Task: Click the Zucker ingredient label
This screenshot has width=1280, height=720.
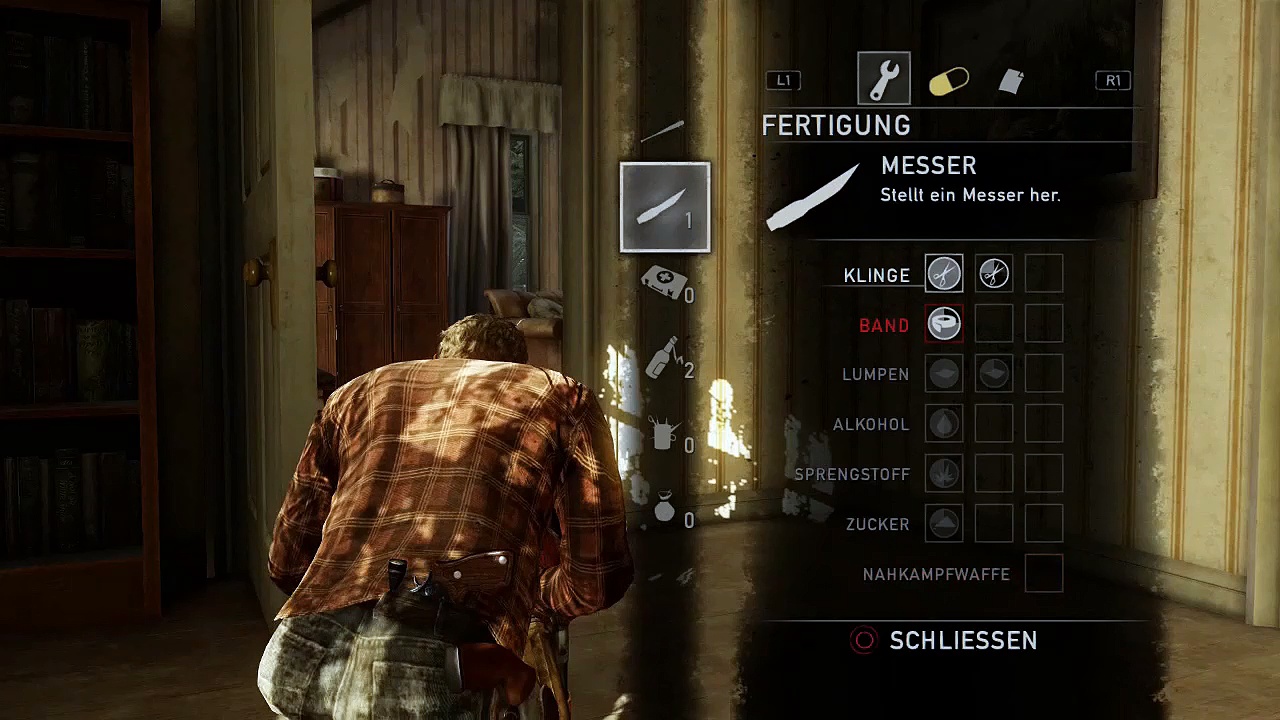Action: click(877, 525)
